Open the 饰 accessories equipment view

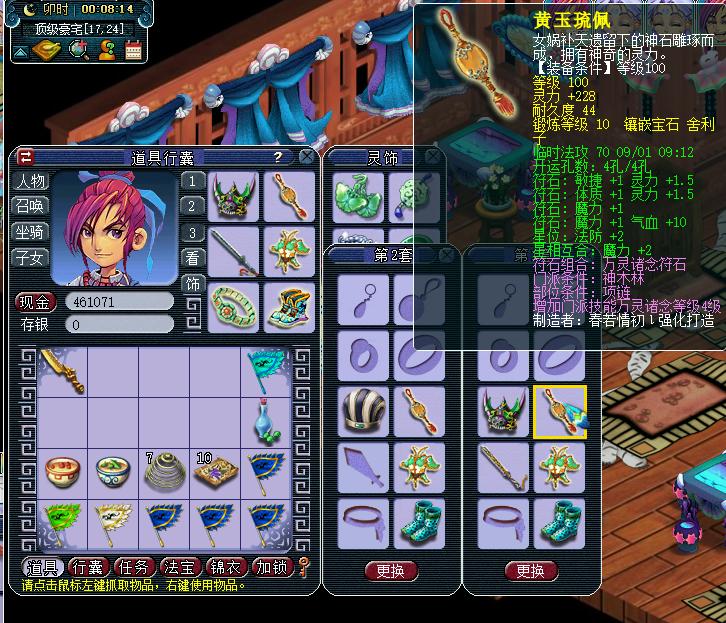[x=193, y=284]
